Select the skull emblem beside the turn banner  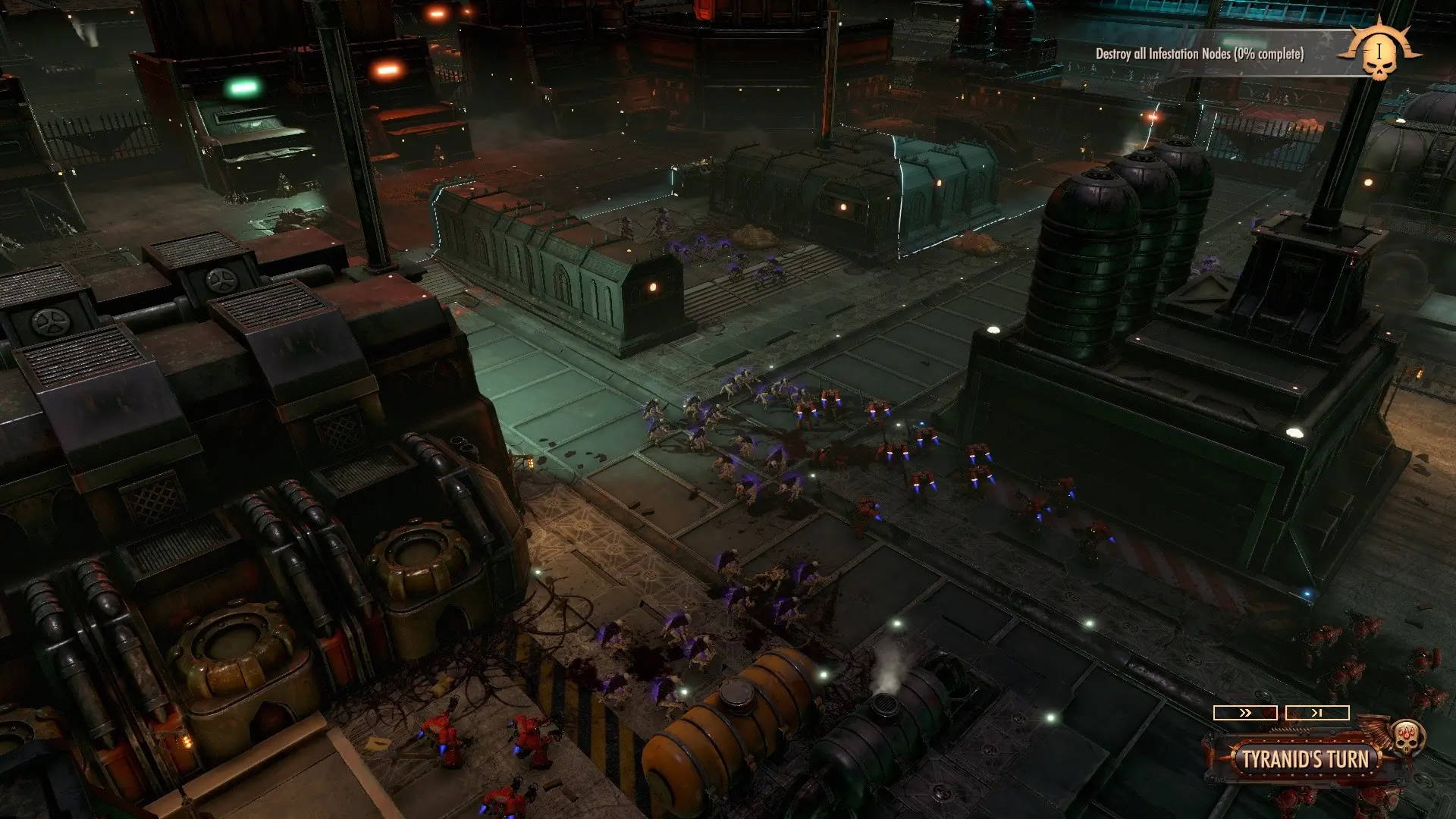(x=1407, y=736)
